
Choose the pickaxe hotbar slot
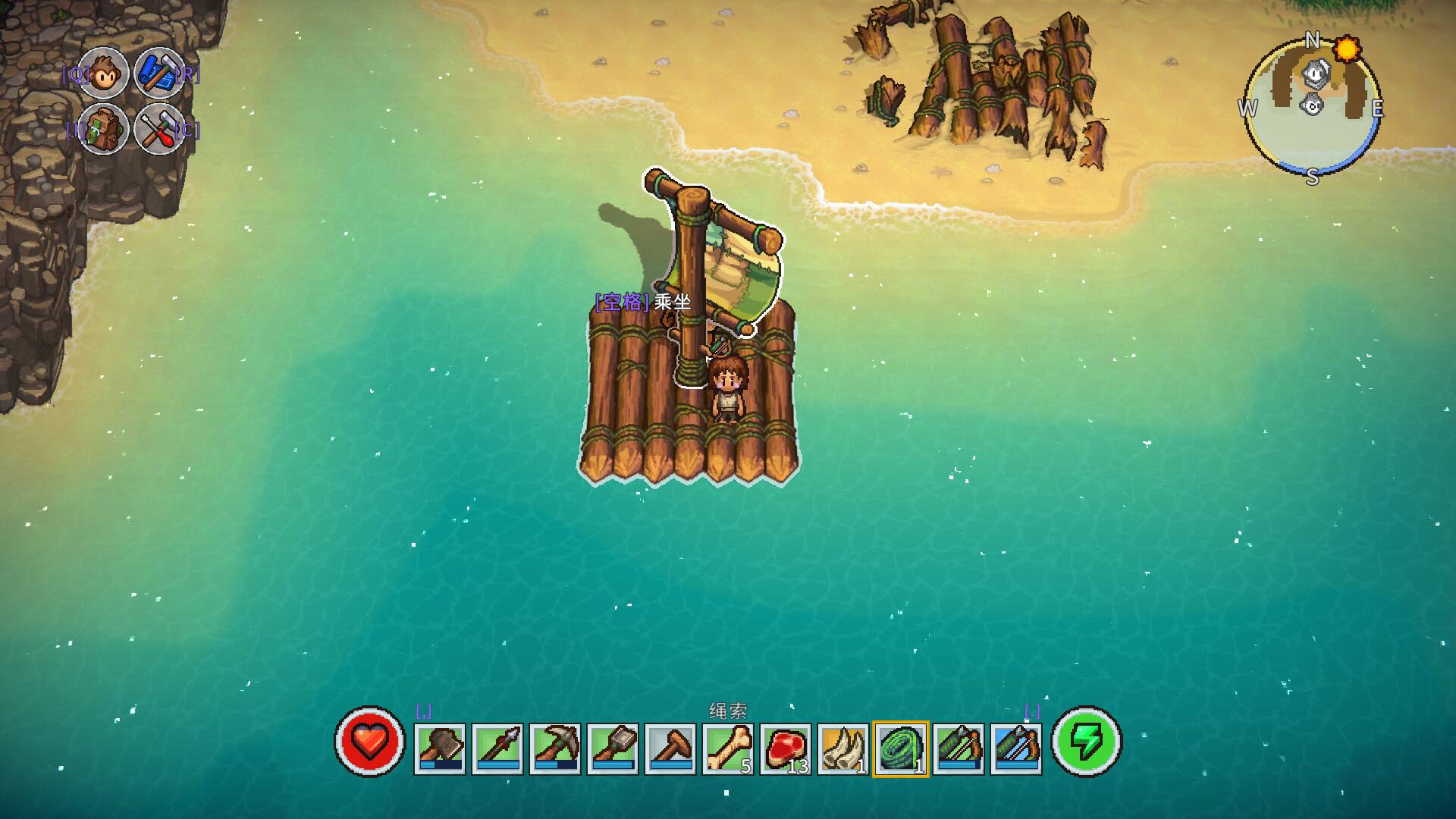[x=555, y=748]
